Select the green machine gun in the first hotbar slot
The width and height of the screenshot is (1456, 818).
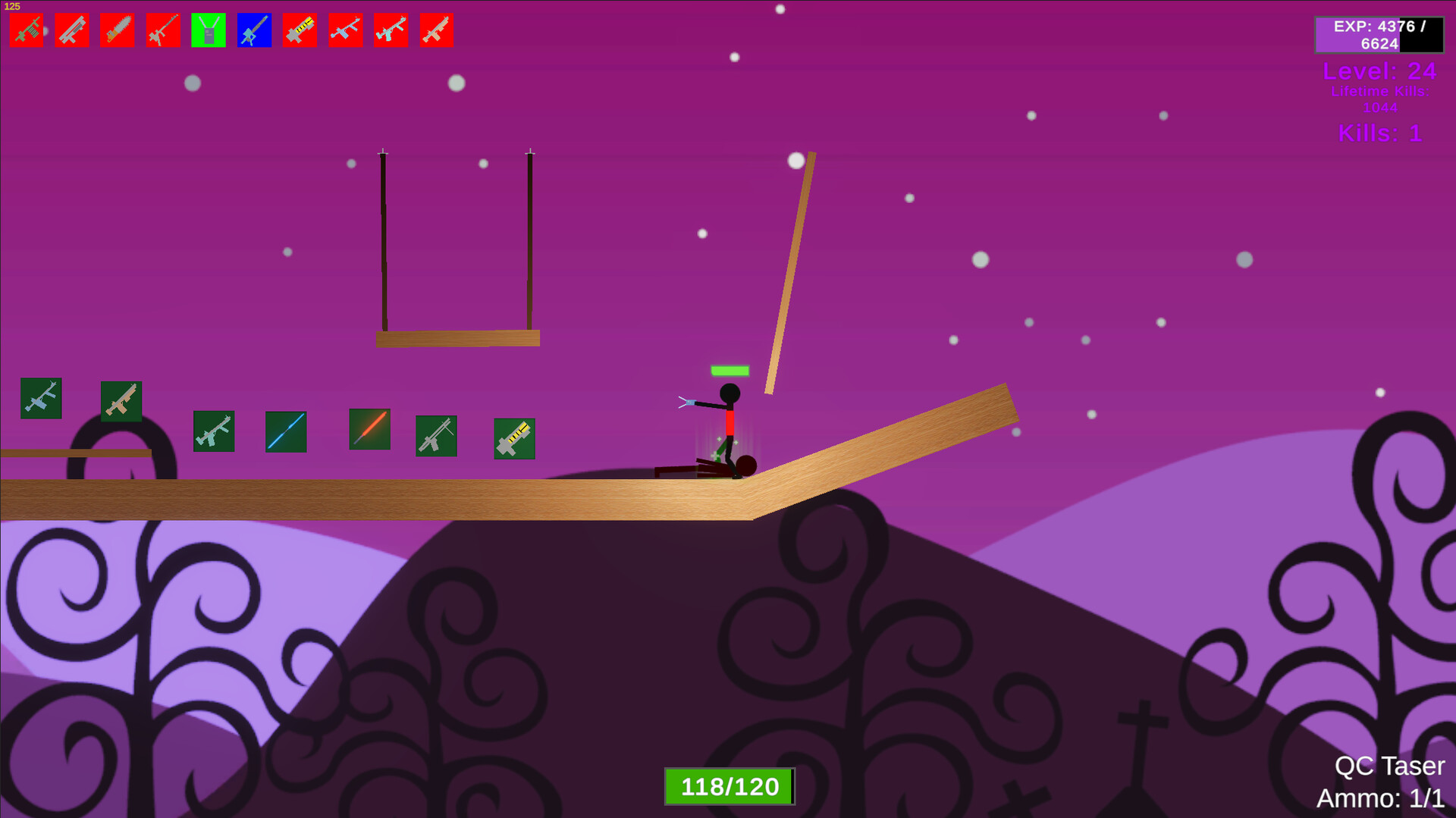tap(27, 30)
